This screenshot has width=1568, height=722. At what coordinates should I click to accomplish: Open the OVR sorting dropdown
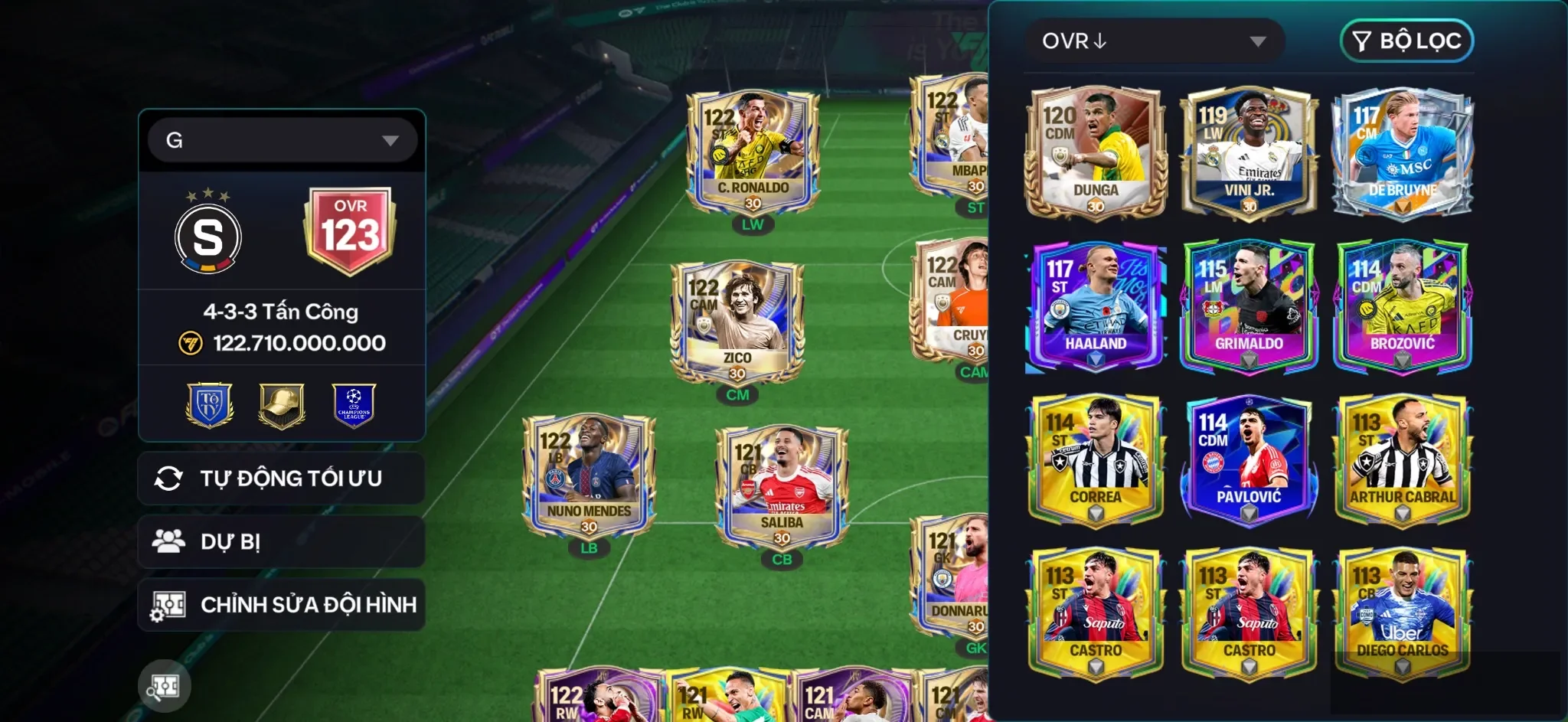coord(1156,40)
